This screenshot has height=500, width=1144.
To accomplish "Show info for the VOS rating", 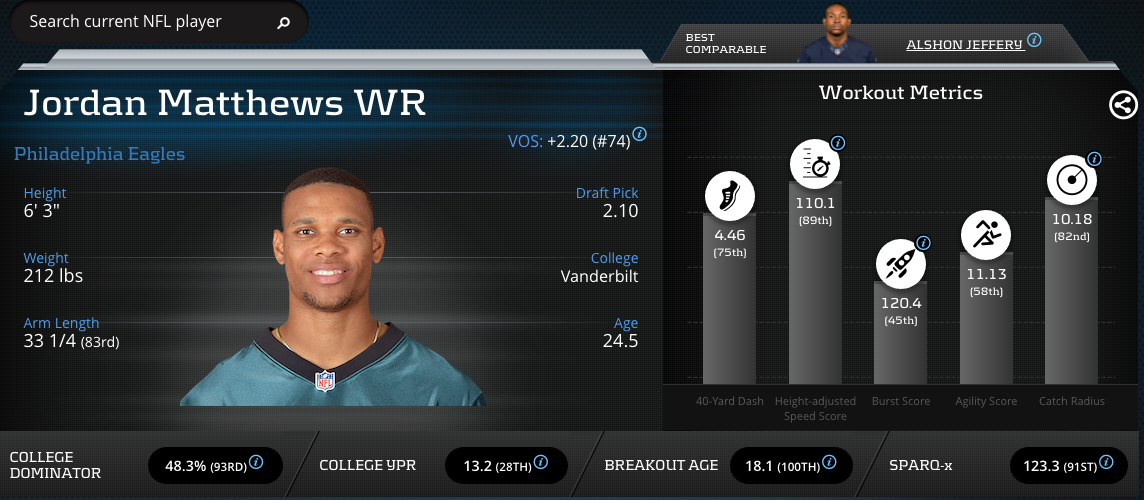I will [639, 134].
